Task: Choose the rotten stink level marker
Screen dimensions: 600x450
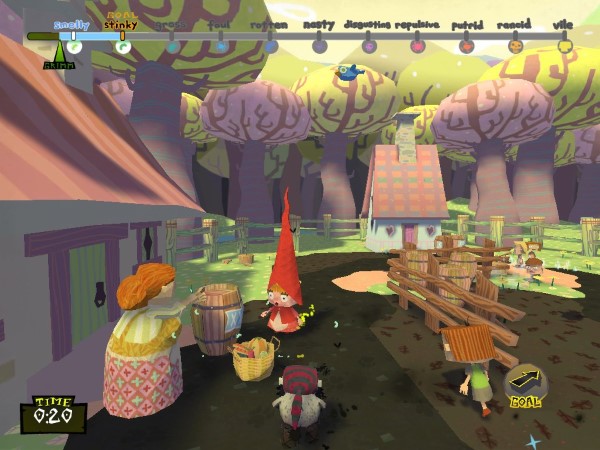Action: pyautogui.click(x=271, y=45)
